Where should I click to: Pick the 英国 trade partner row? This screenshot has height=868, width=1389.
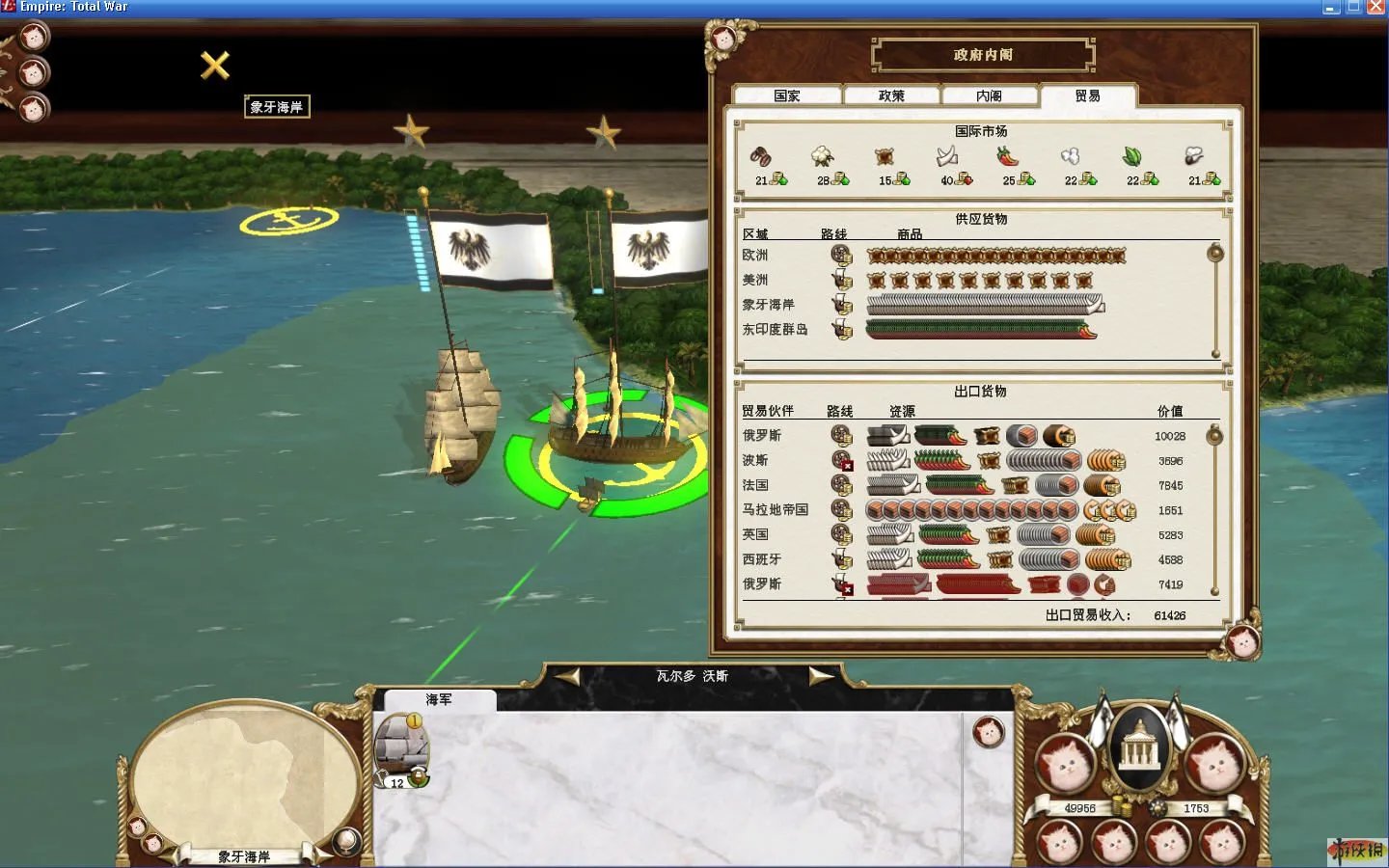pyautogui.click(x=755, y=534)
